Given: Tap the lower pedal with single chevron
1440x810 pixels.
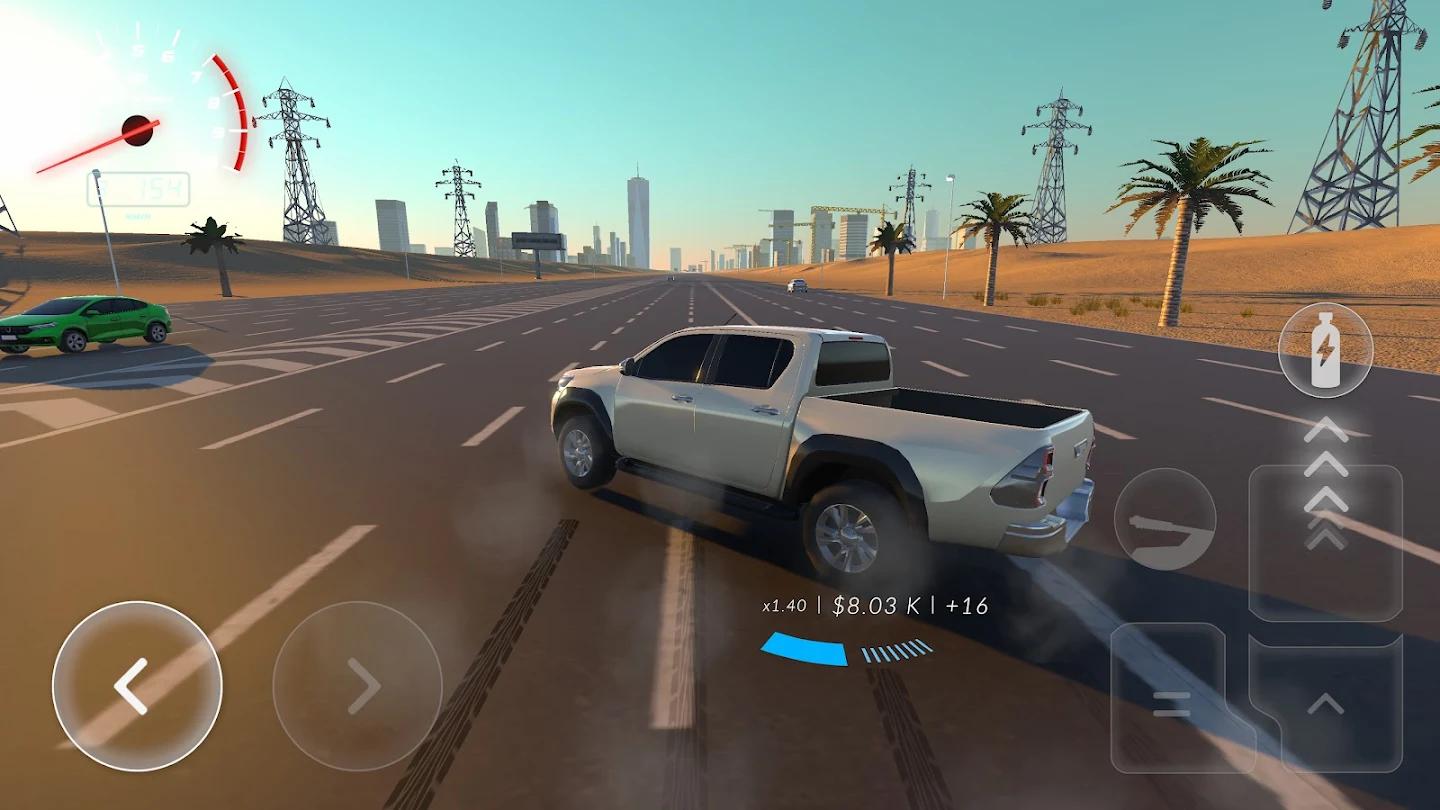Looking at the screenshot, I should point(1326,703).
